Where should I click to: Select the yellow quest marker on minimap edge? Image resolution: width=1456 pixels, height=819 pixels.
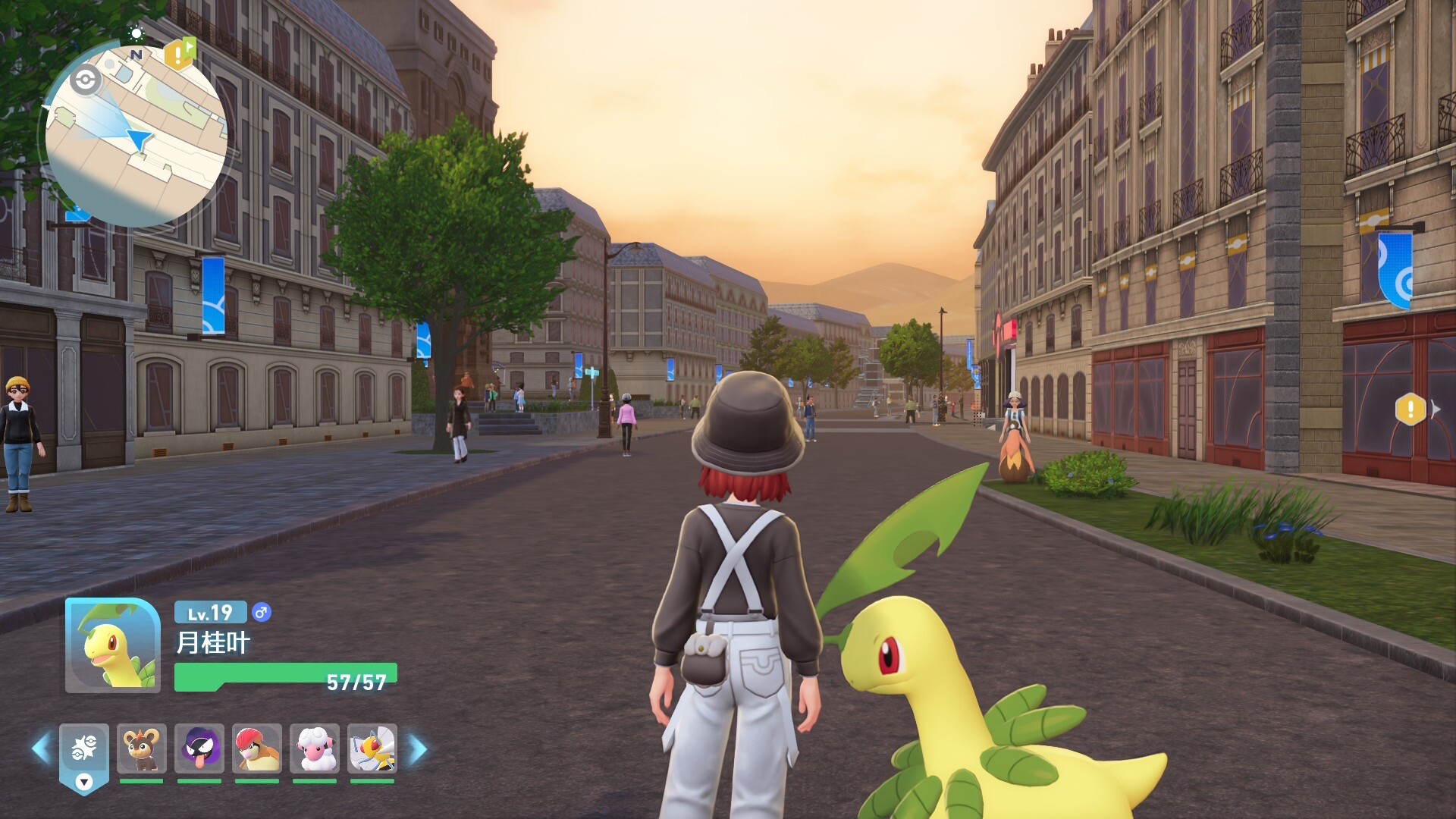tap(180, 54)
